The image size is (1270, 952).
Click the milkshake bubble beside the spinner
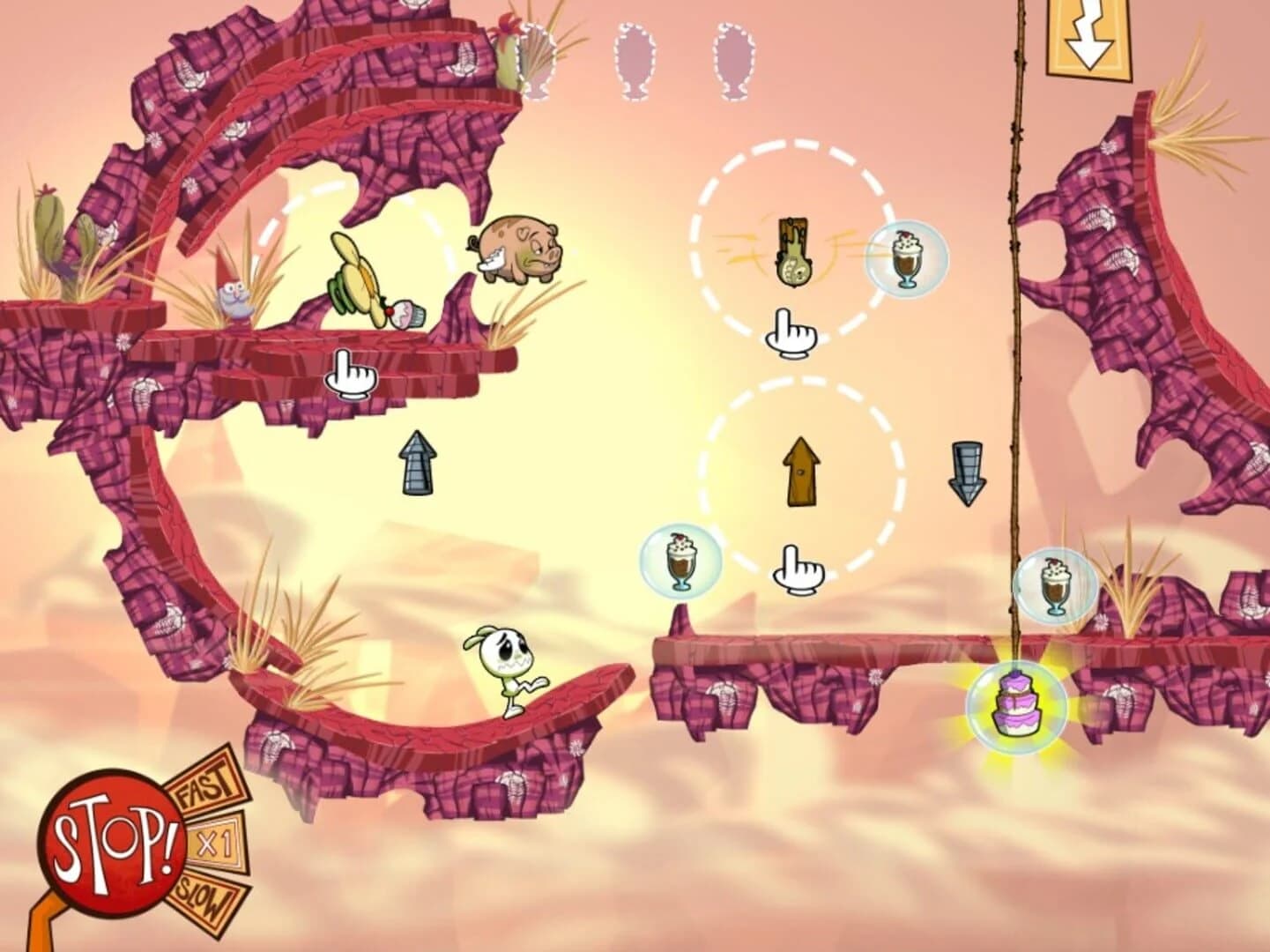pyautogui.click(x=905, y=259)
